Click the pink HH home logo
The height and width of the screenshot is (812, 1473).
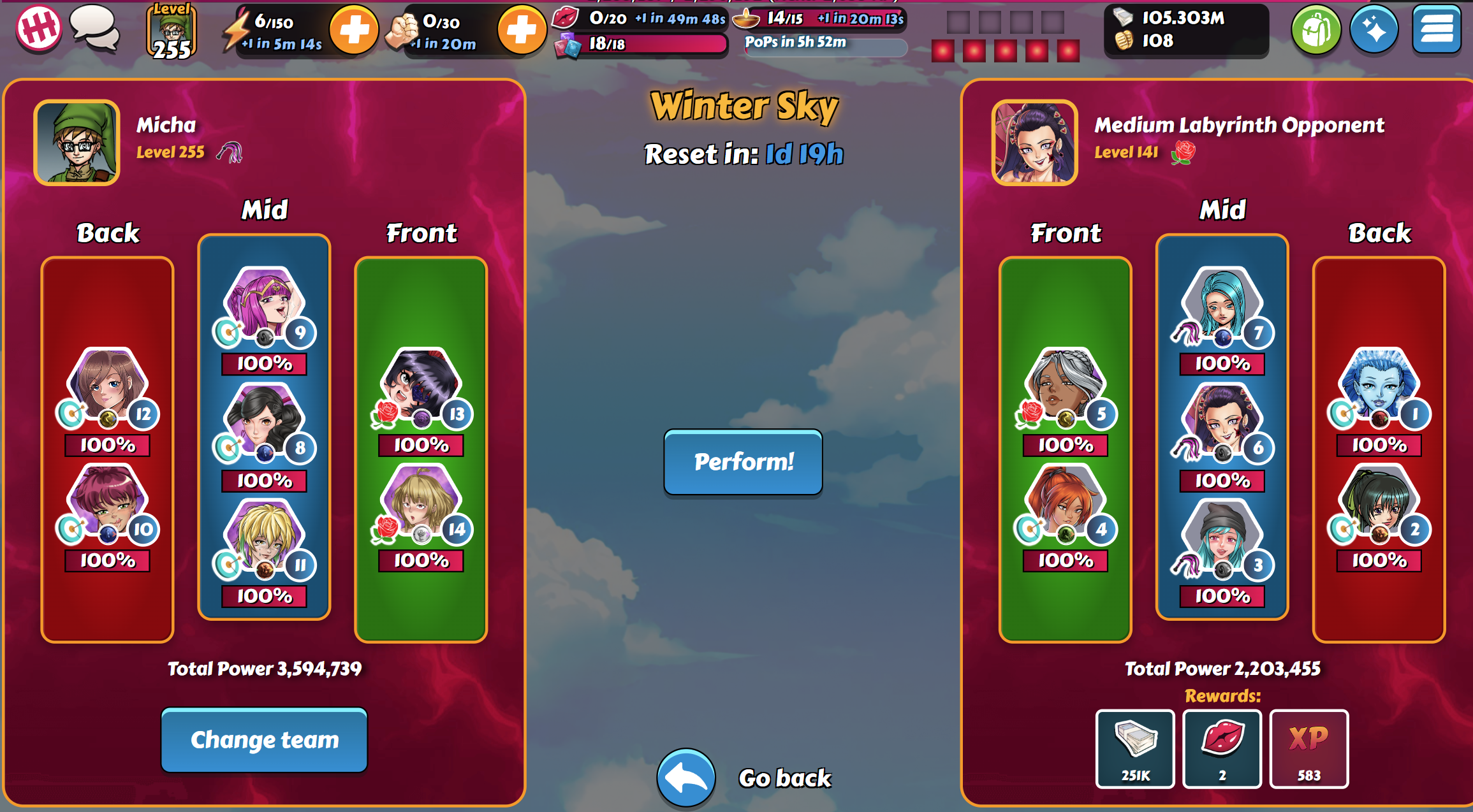38,28
